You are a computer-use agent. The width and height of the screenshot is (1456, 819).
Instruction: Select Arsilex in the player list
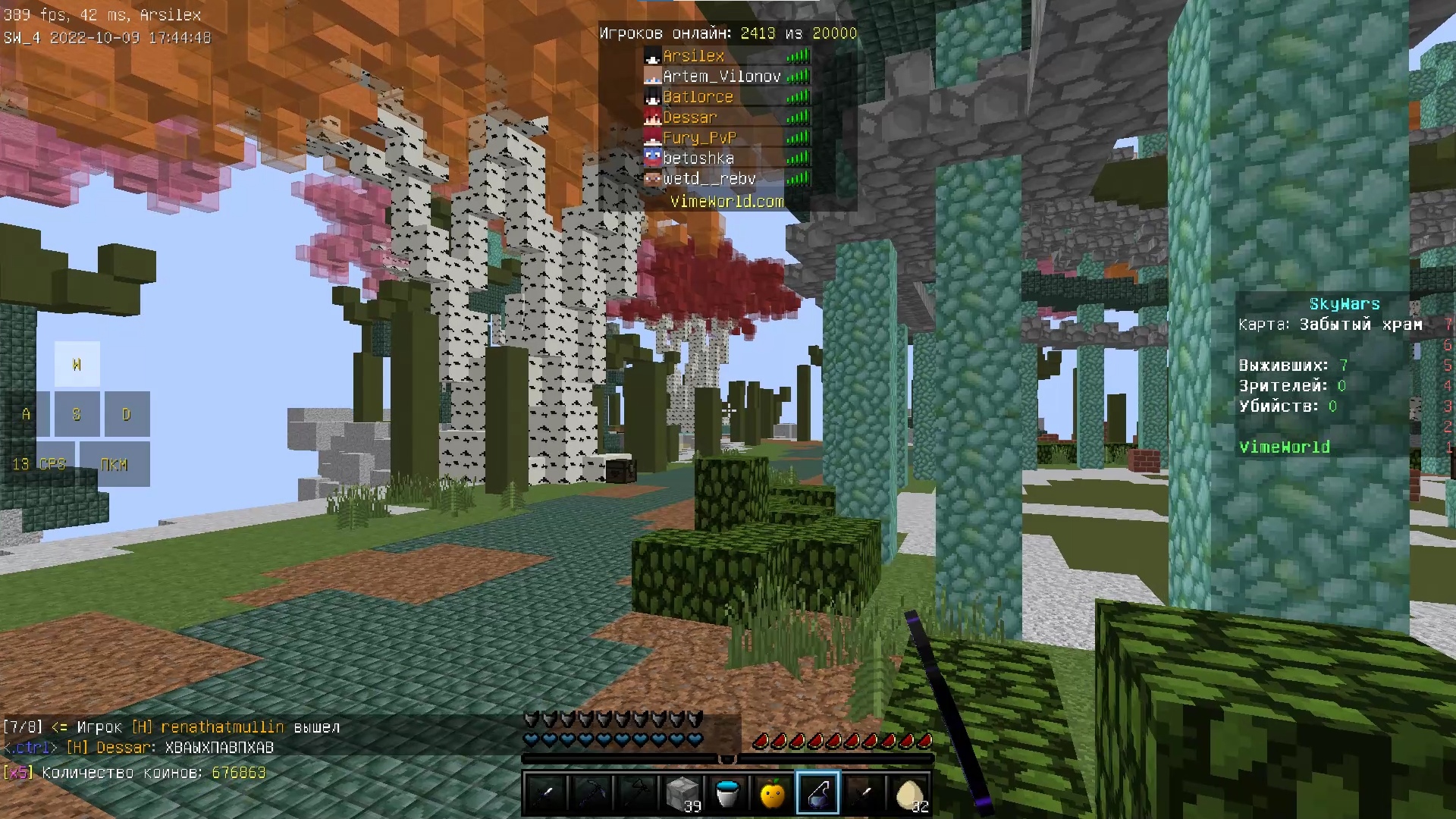693,56
